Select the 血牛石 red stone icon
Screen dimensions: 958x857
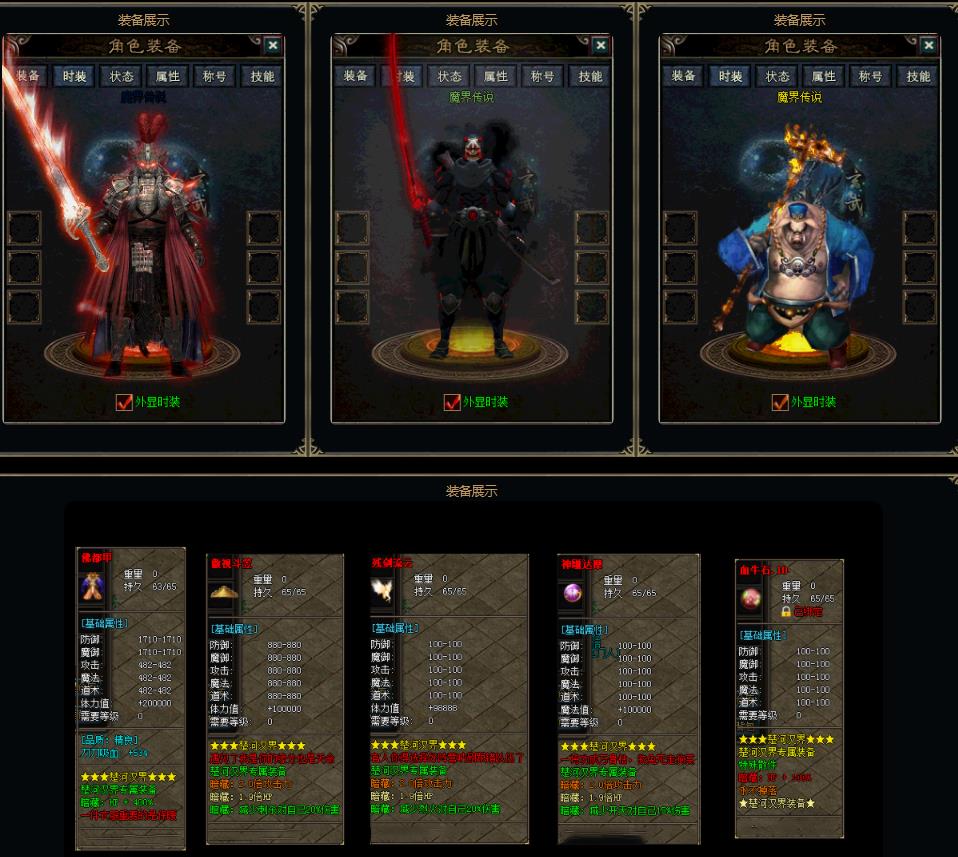pos(750,598)
